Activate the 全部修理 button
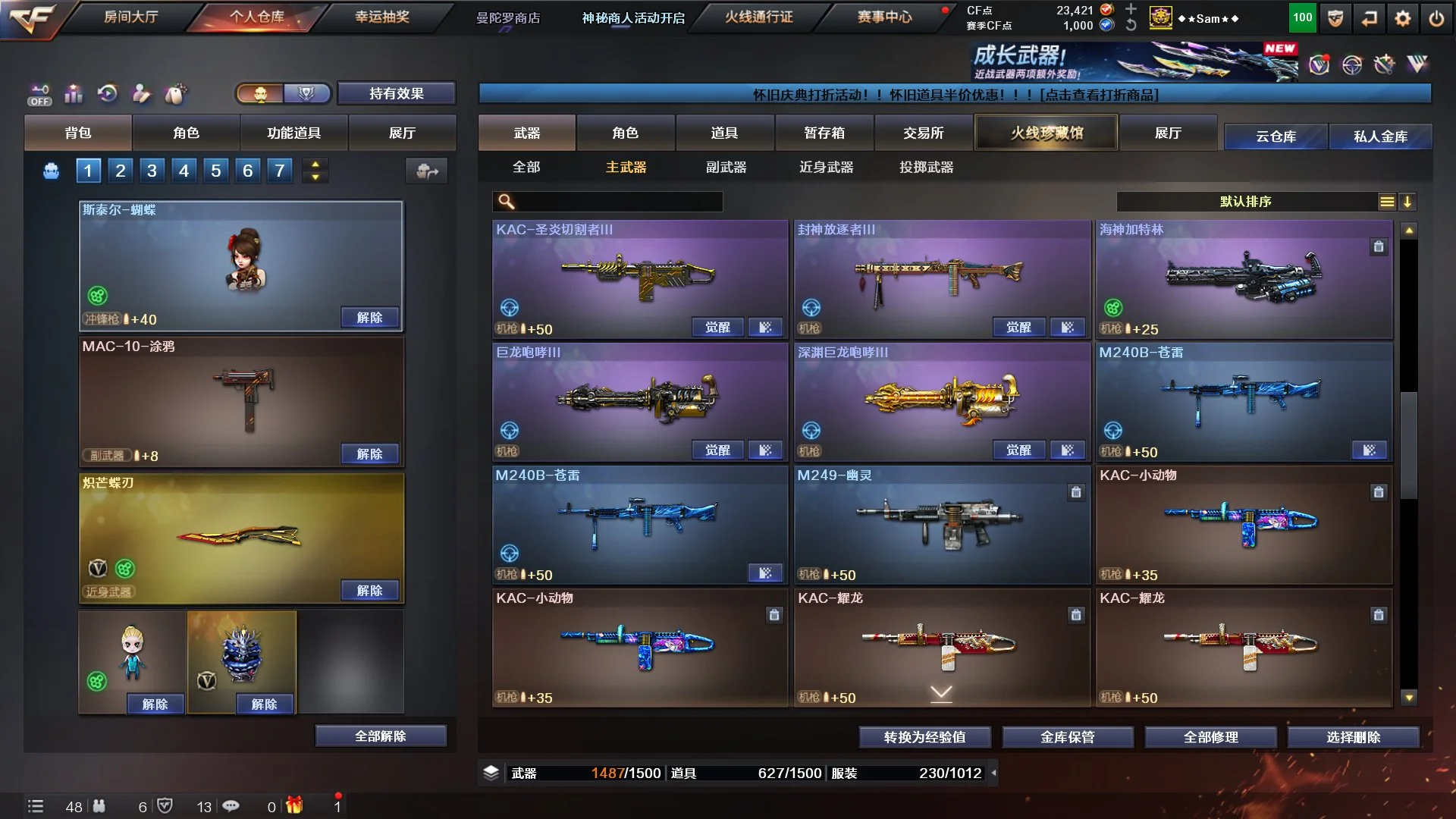 point(1210,737)
